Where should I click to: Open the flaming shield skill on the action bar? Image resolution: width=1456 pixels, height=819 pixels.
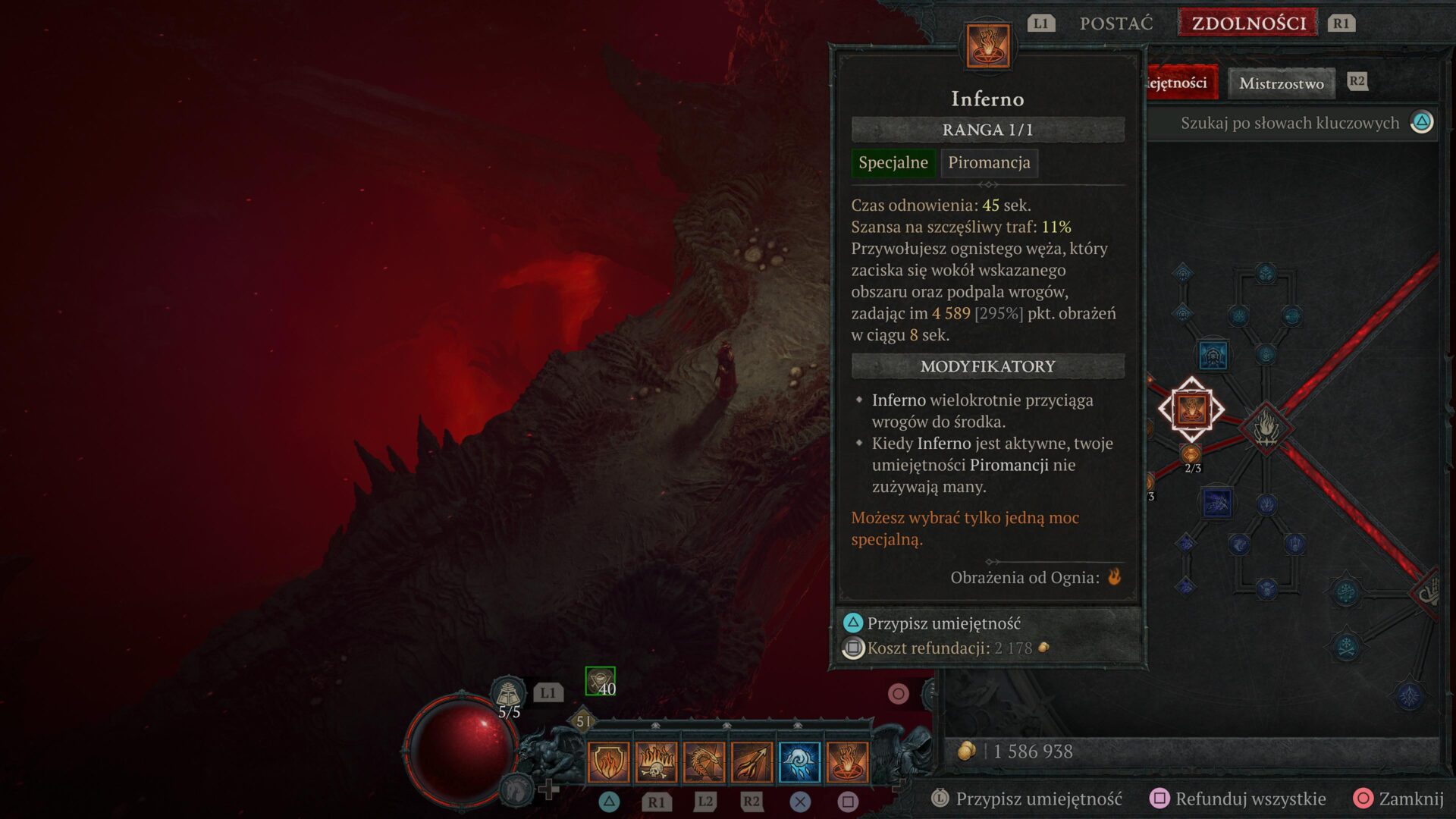(x=607, y=762)
